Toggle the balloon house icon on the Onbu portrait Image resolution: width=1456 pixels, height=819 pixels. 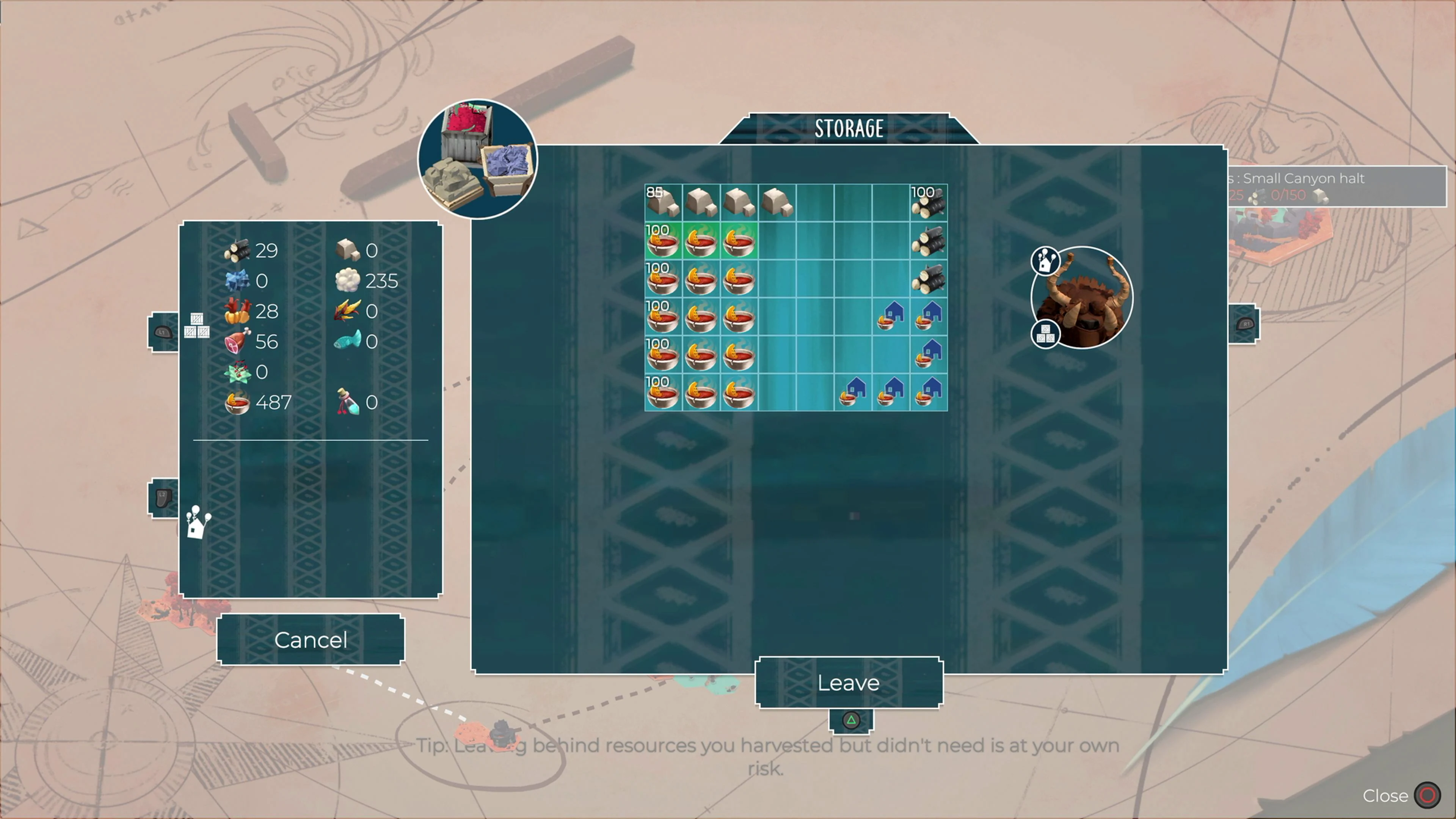pos(1045,261)
